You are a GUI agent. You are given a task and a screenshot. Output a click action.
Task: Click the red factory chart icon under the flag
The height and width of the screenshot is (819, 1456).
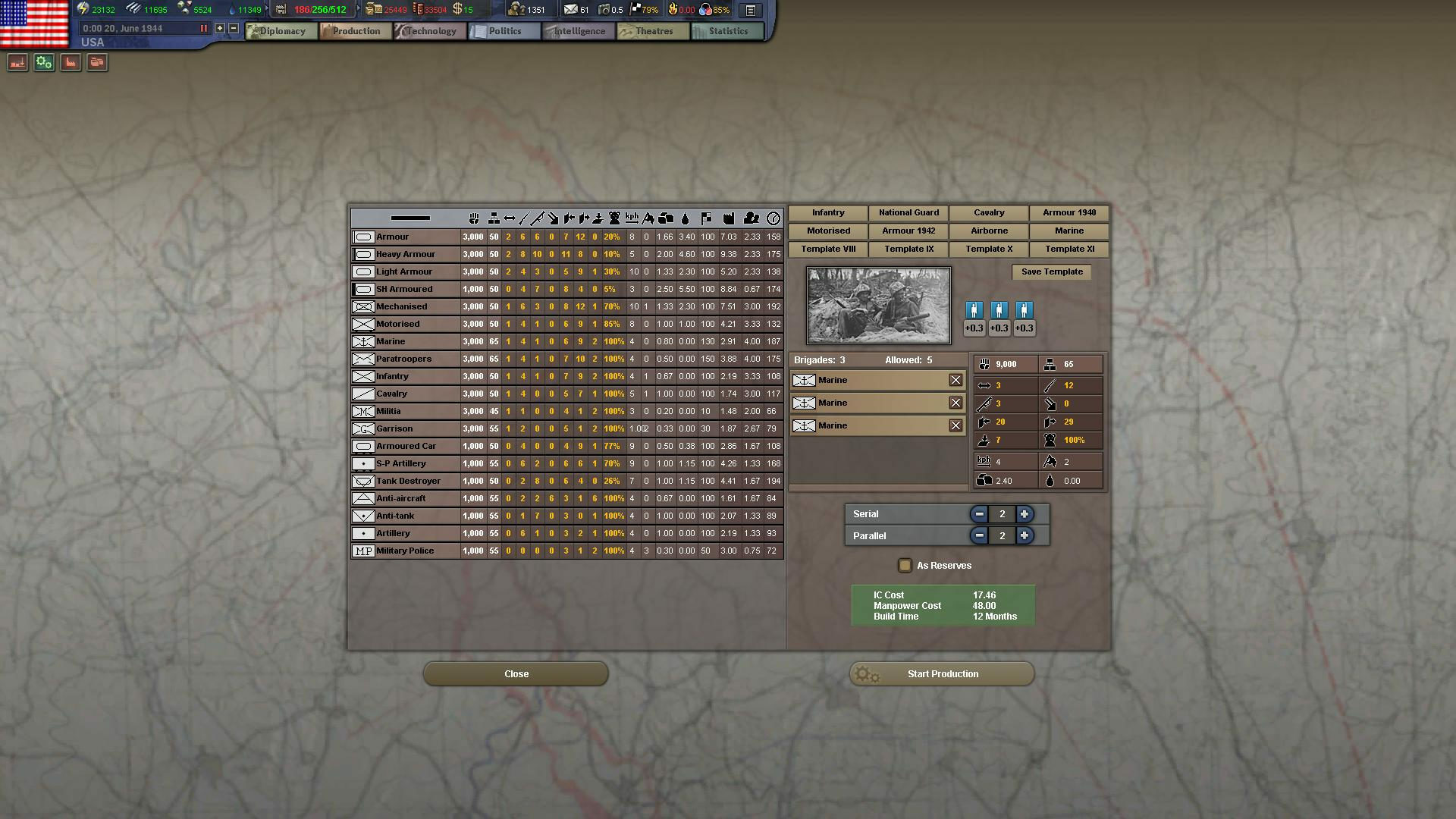(x=70, y=62)
